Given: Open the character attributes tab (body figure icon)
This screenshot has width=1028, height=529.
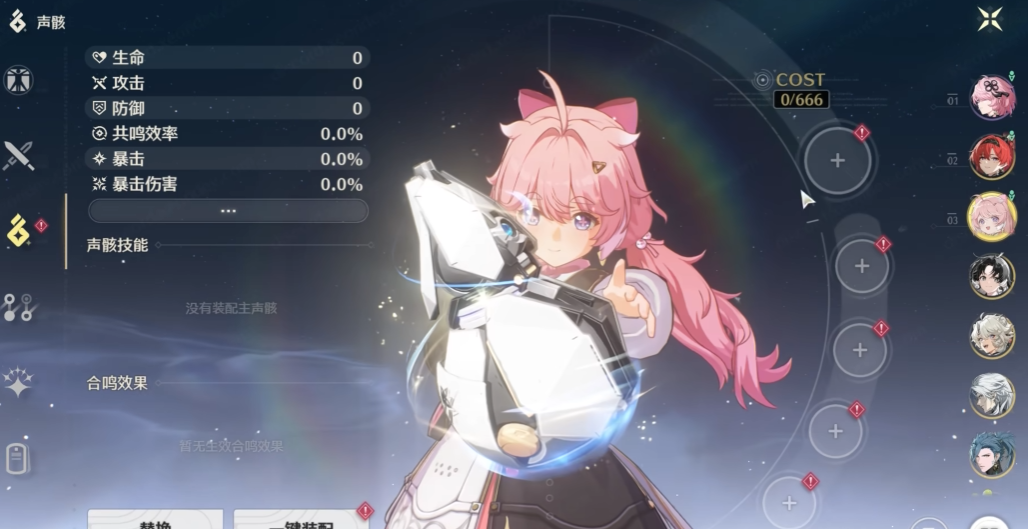Looking at the screenshot, I should pyautogui.click(x=18, y=80).
